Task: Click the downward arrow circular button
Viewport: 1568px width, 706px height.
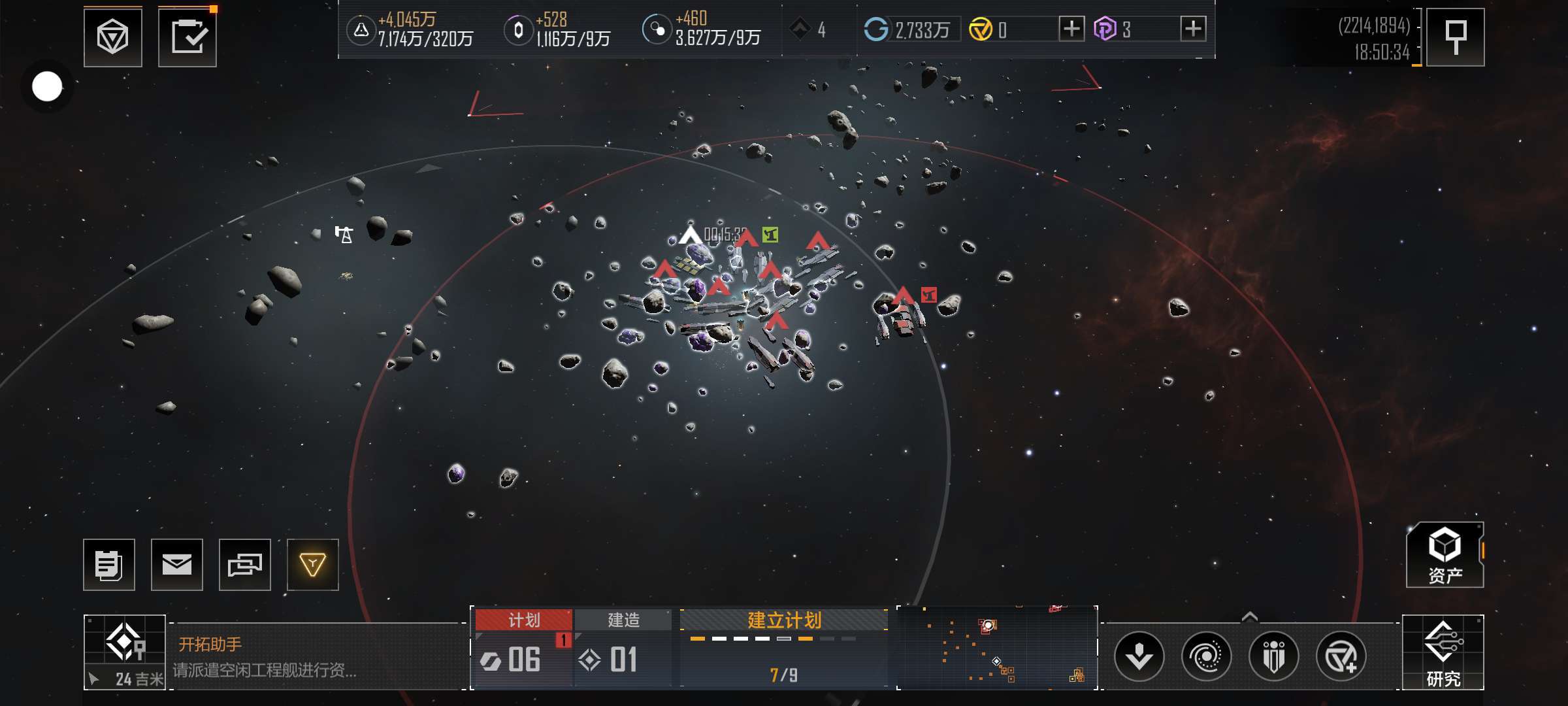Action: pyautogui.click(x=1139, y=656)
